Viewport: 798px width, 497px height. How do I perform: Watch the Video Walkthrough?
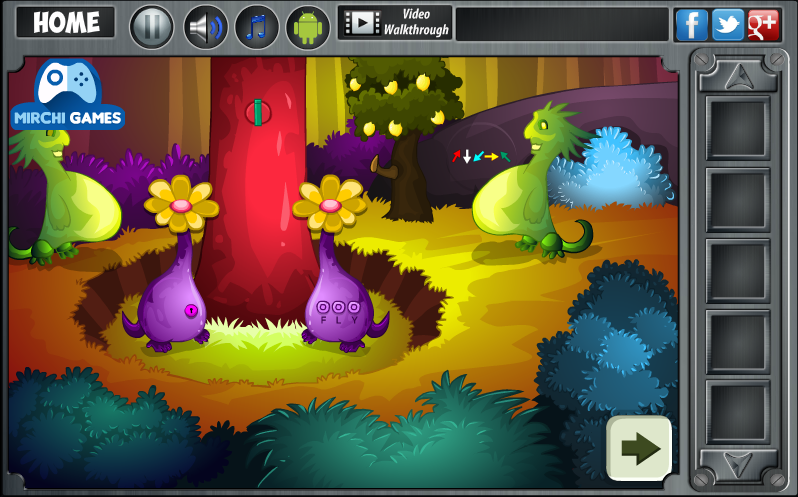point(395,23)
